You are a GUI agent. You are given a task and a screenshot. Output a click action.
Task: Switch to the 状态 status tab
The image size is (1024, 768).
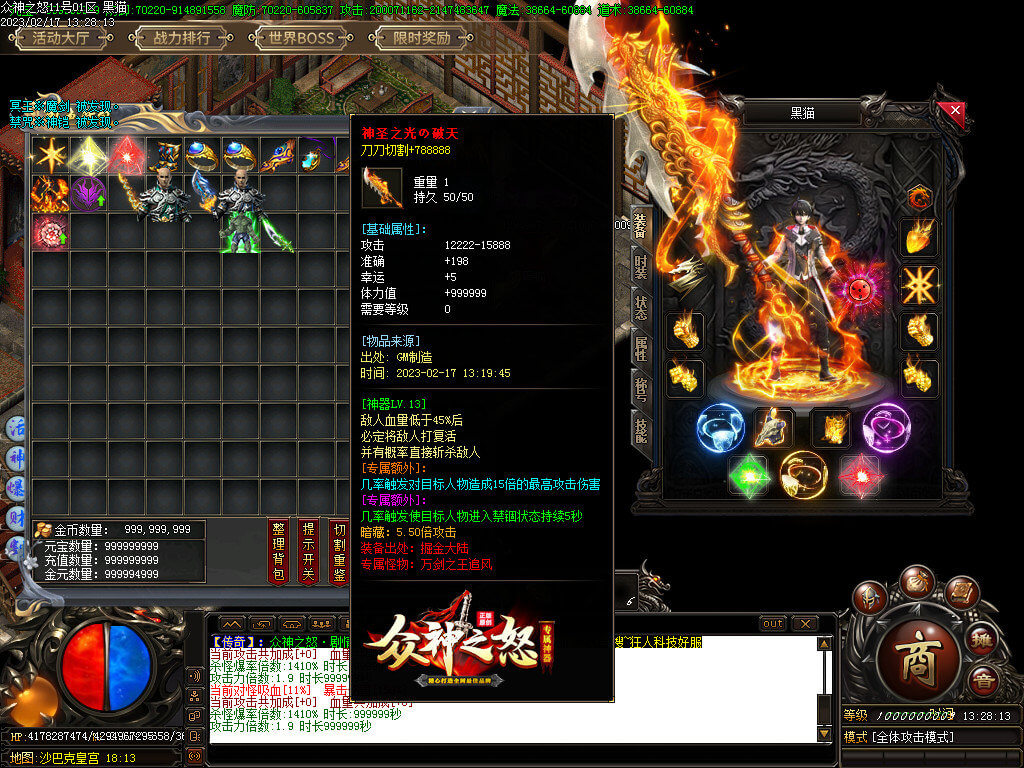640,309
